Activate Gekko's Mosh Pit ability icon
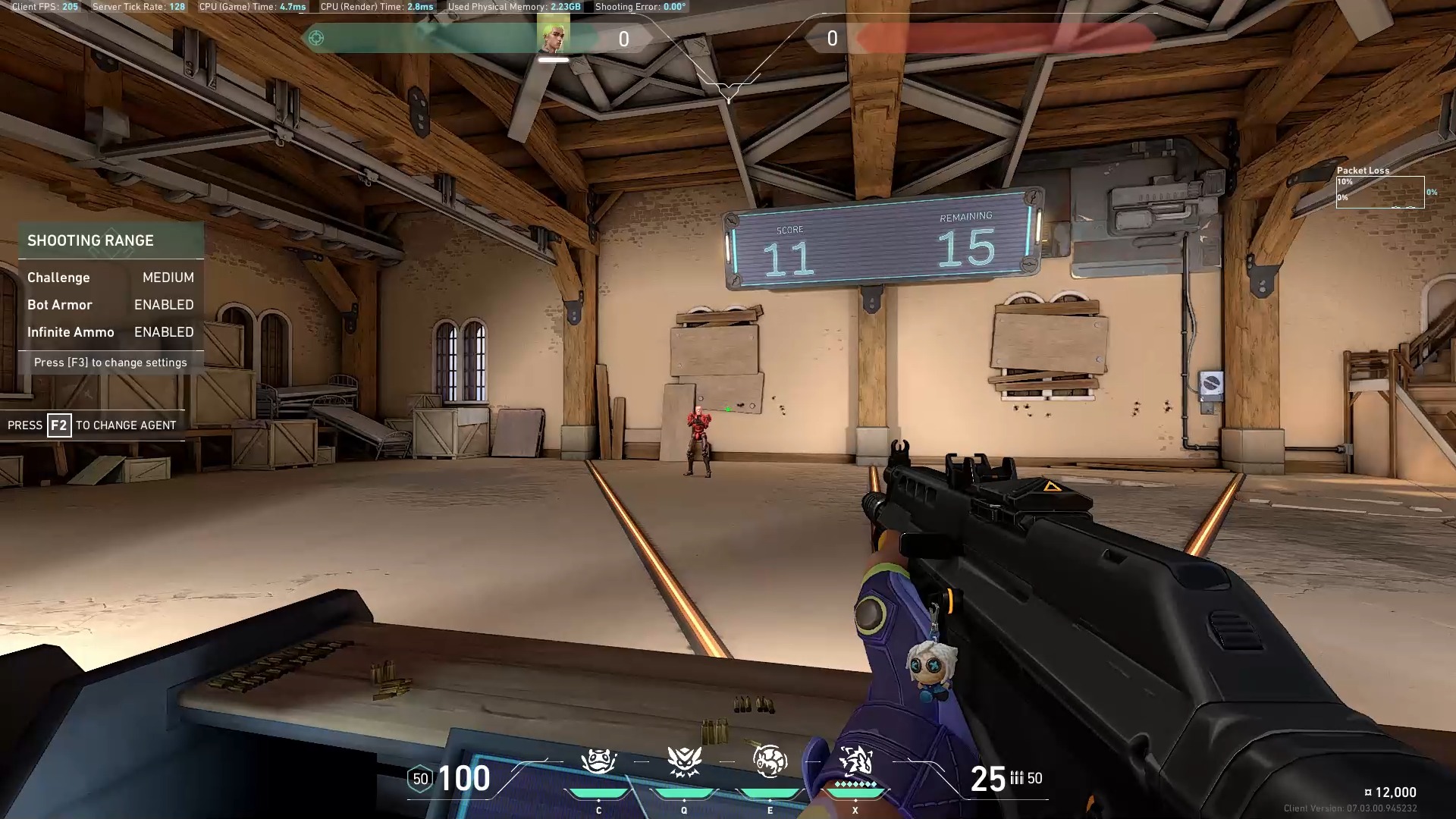Image resolution: width=1456 pixels, height=819 pixels. (598, 762)
